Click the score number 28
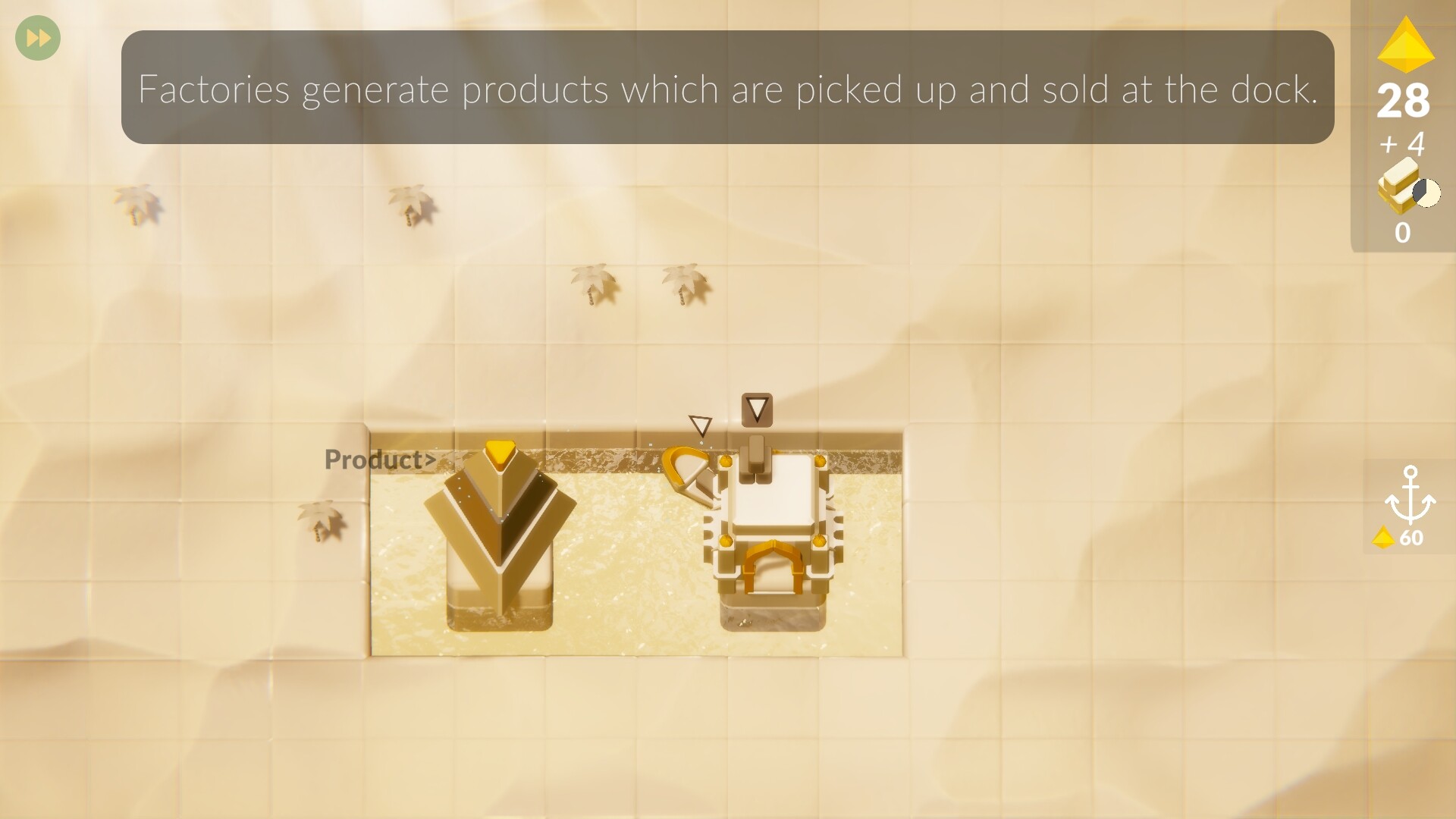The width and height of the screenshot is (1456, 819). (1404, 102)
